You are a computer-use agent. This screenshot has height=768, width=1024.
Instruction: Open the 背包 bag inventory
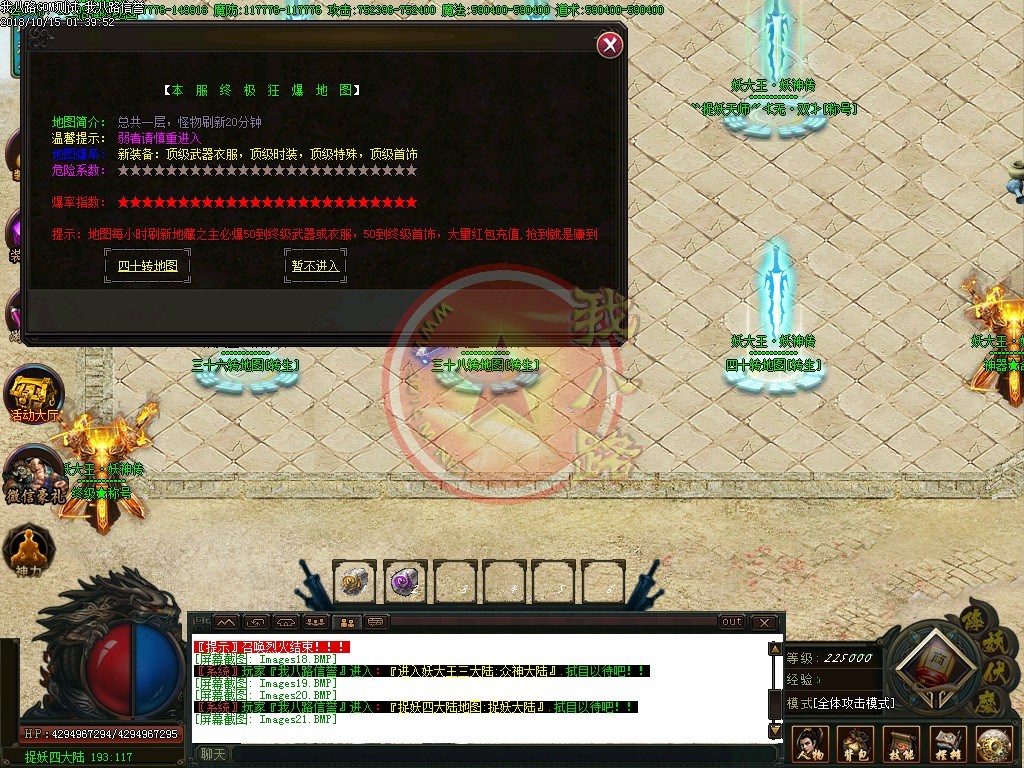pos(856,743)
